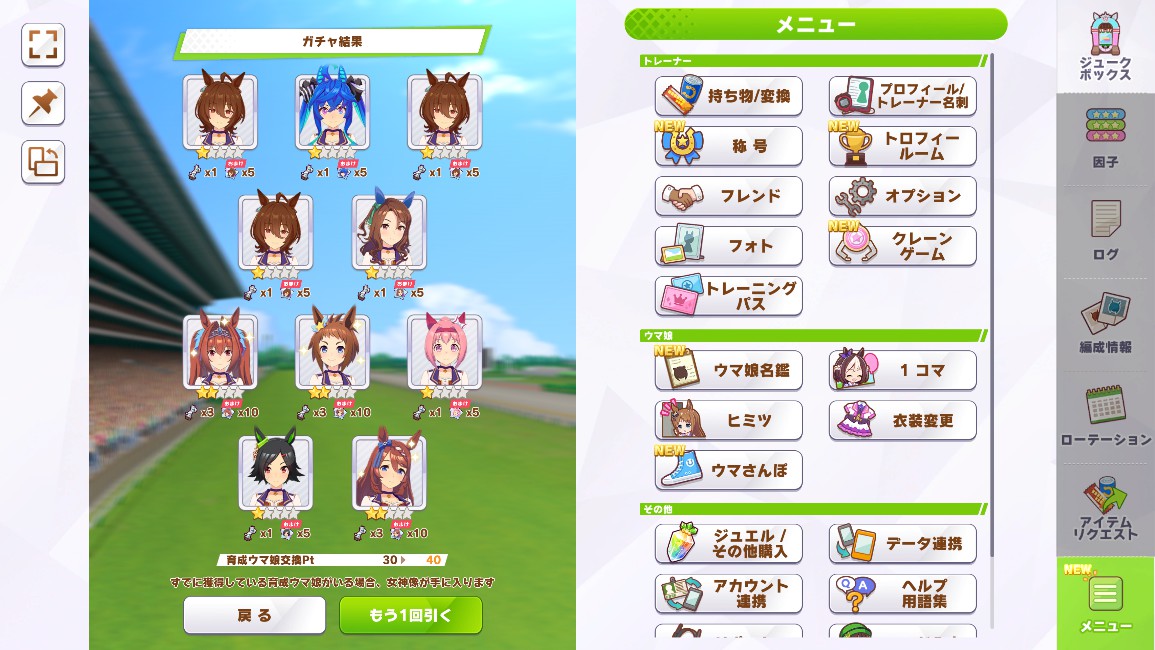This screenshot has width=1155, height=650.
Task: Open the フォト photo menu
Action: click(729, 246)
